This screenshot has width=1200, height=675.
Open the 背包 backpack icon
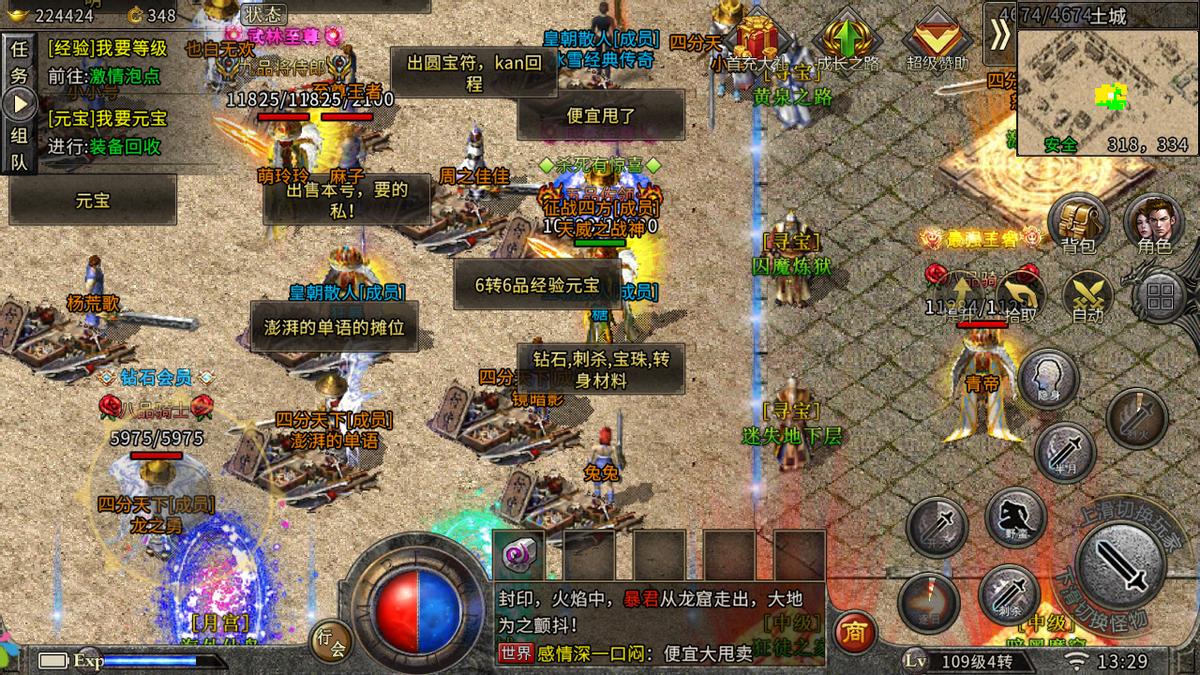click(x=1077, y=224)
